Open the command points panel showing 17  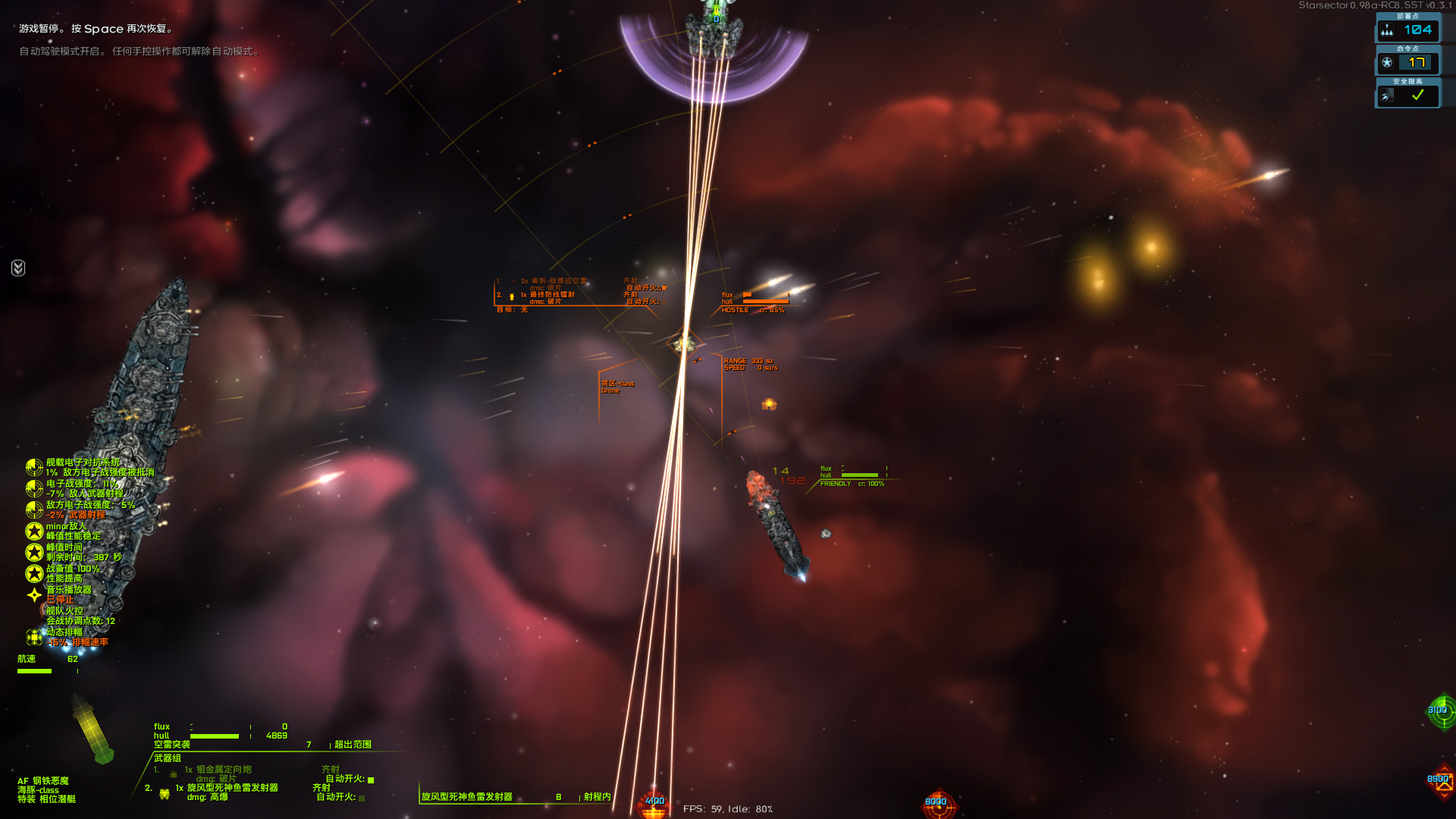point(1407,62)
